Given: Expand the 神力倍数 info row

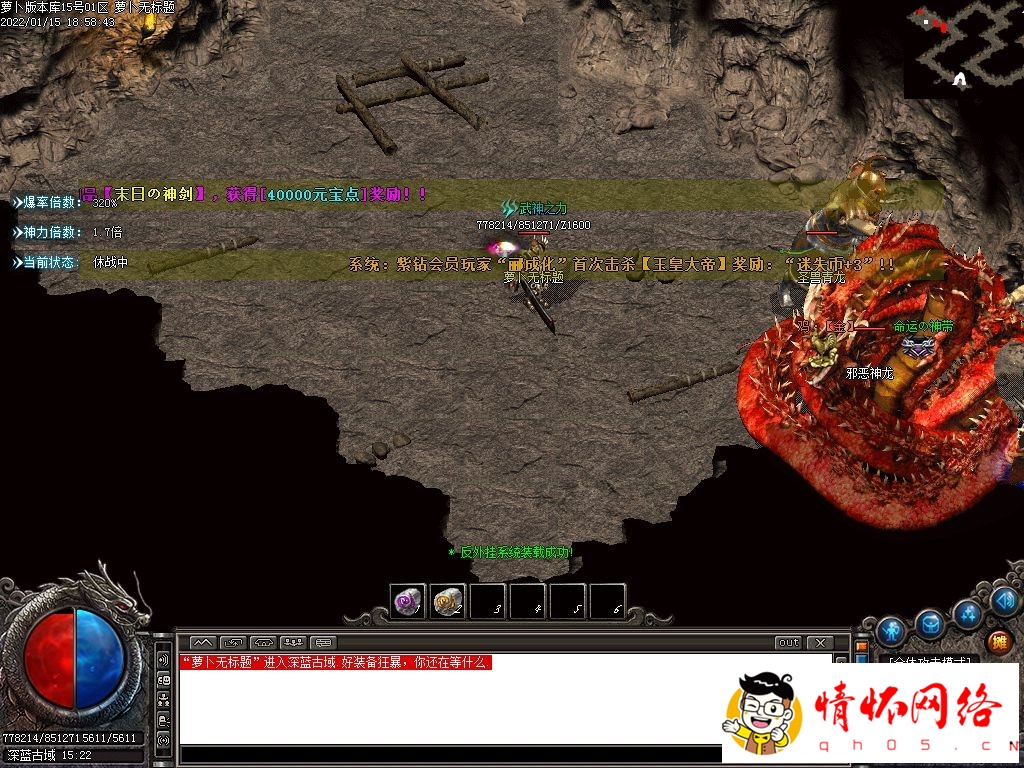Looking at the screenshot, I should pyautogui.click(x=46, y=232).
